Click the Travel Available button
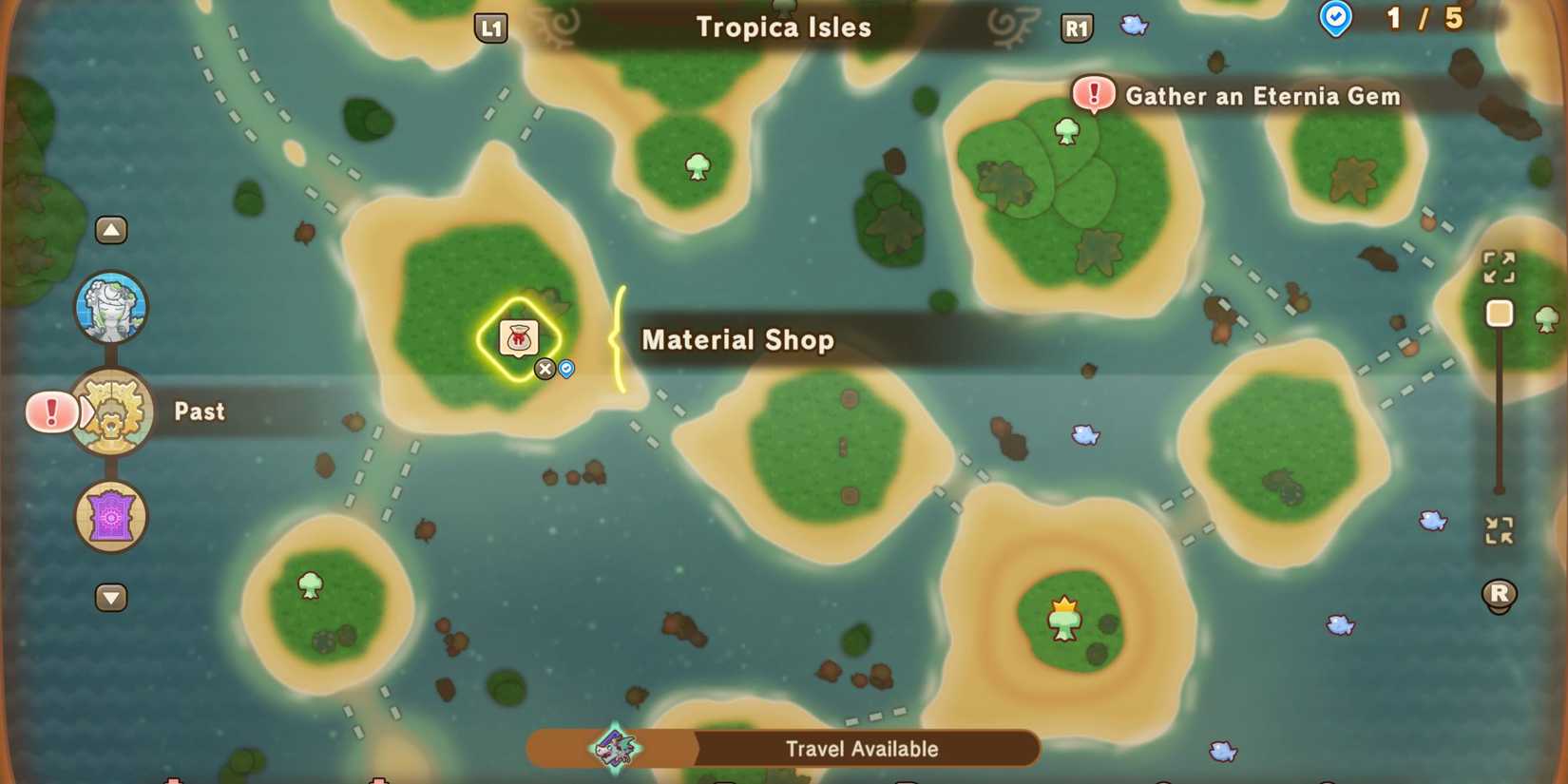Screen dimensions: 1568x784 click(862, 748)
